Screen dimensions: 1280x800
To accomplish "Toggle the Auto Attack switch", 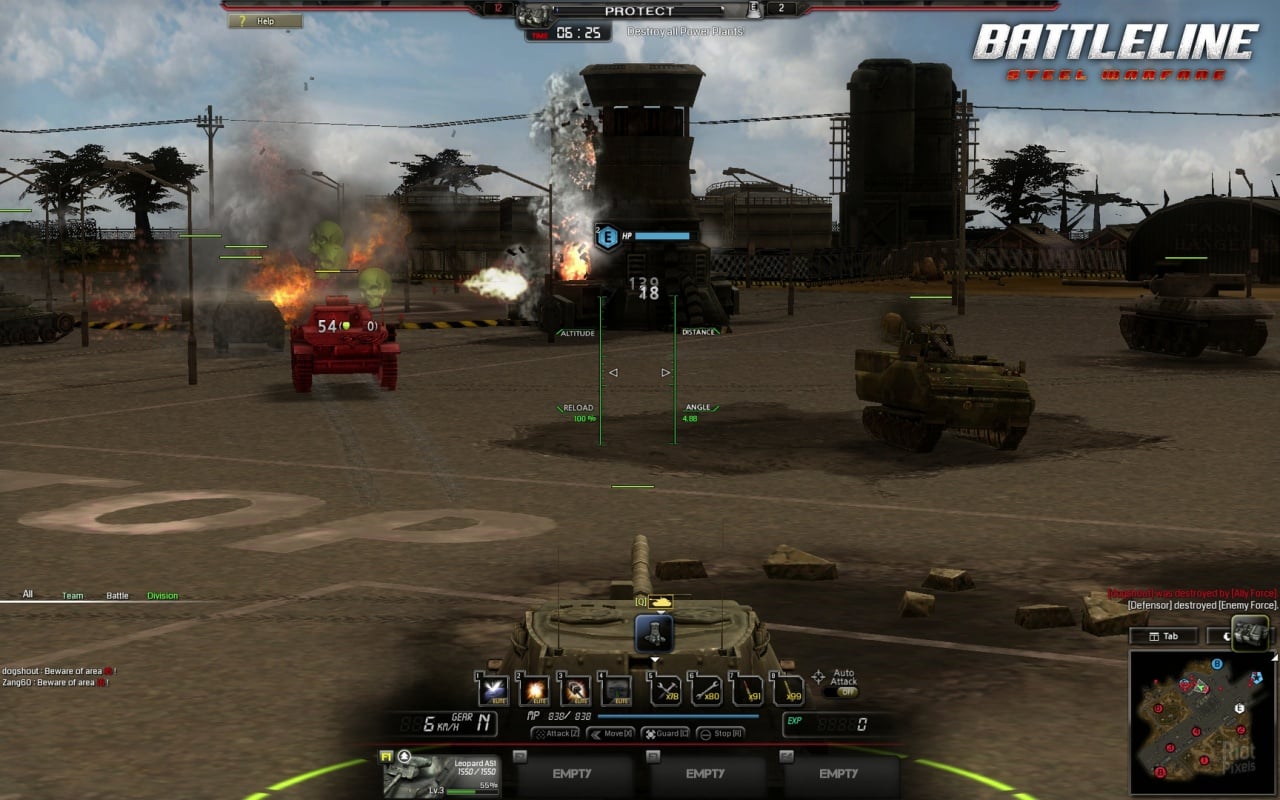I will 842,692.
